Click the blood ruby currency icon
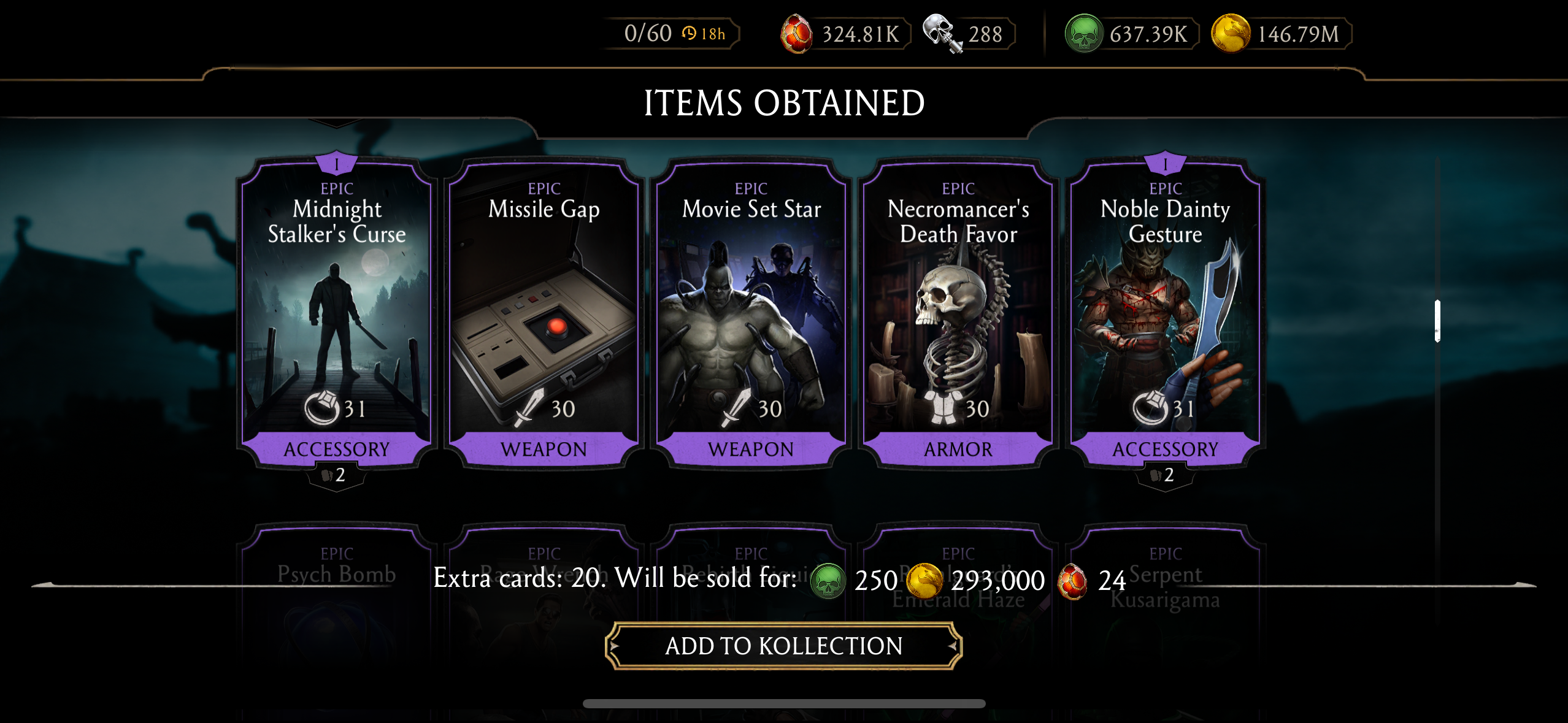Image resolution: width=1568 pixels, height=723 pixels. tap(797, 33)
